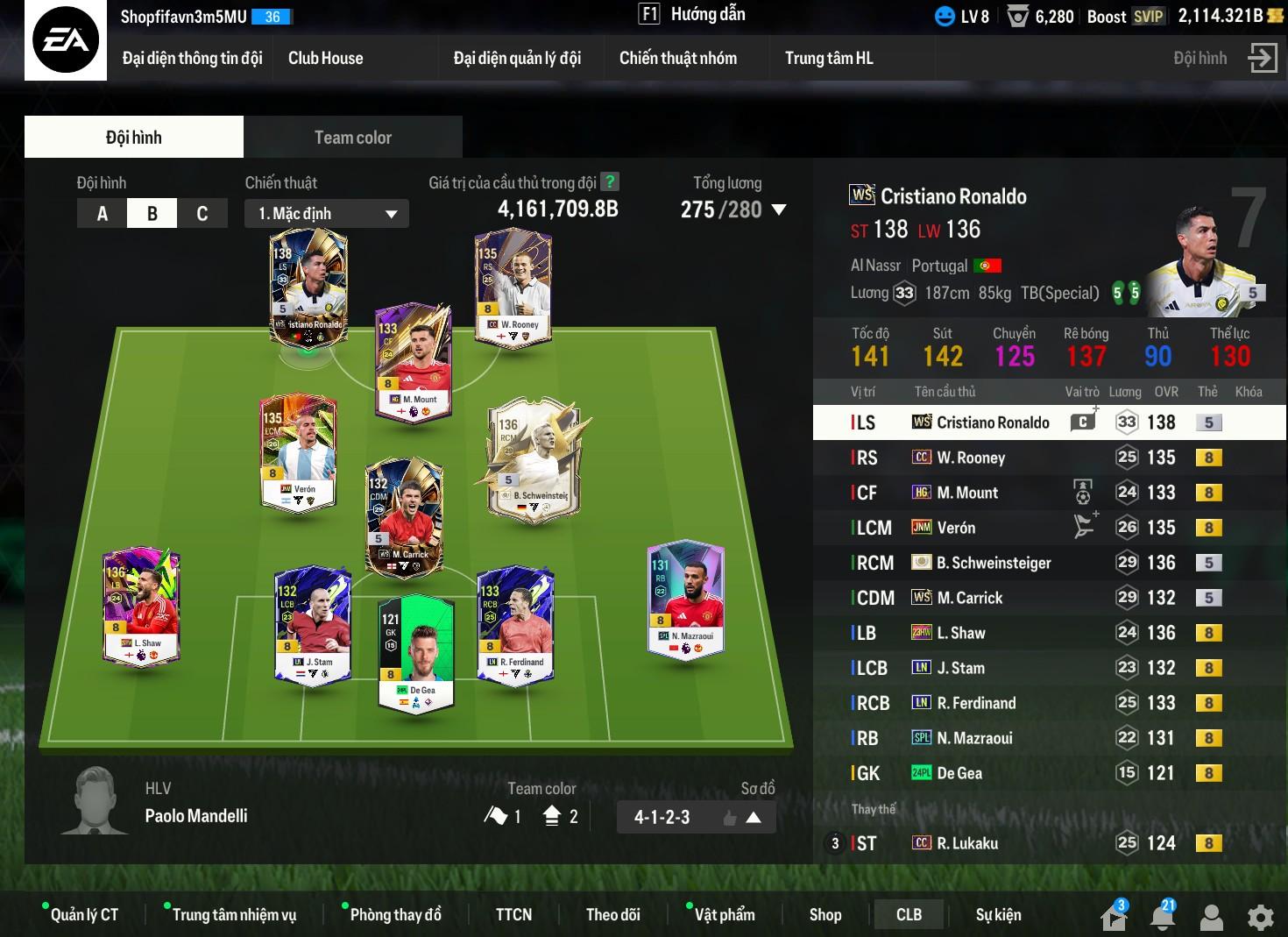
Task: Click the green help question mark
Action: click(610, 182)
